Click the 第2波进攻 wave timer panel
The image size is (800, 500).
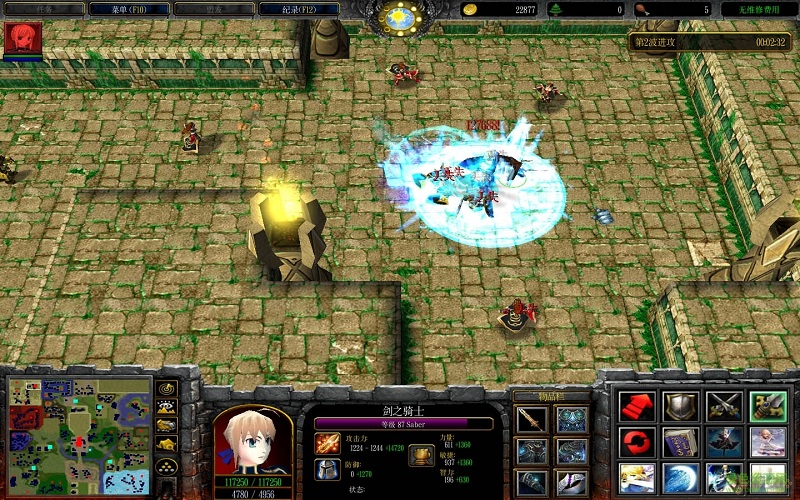click(x=711, y=42)
